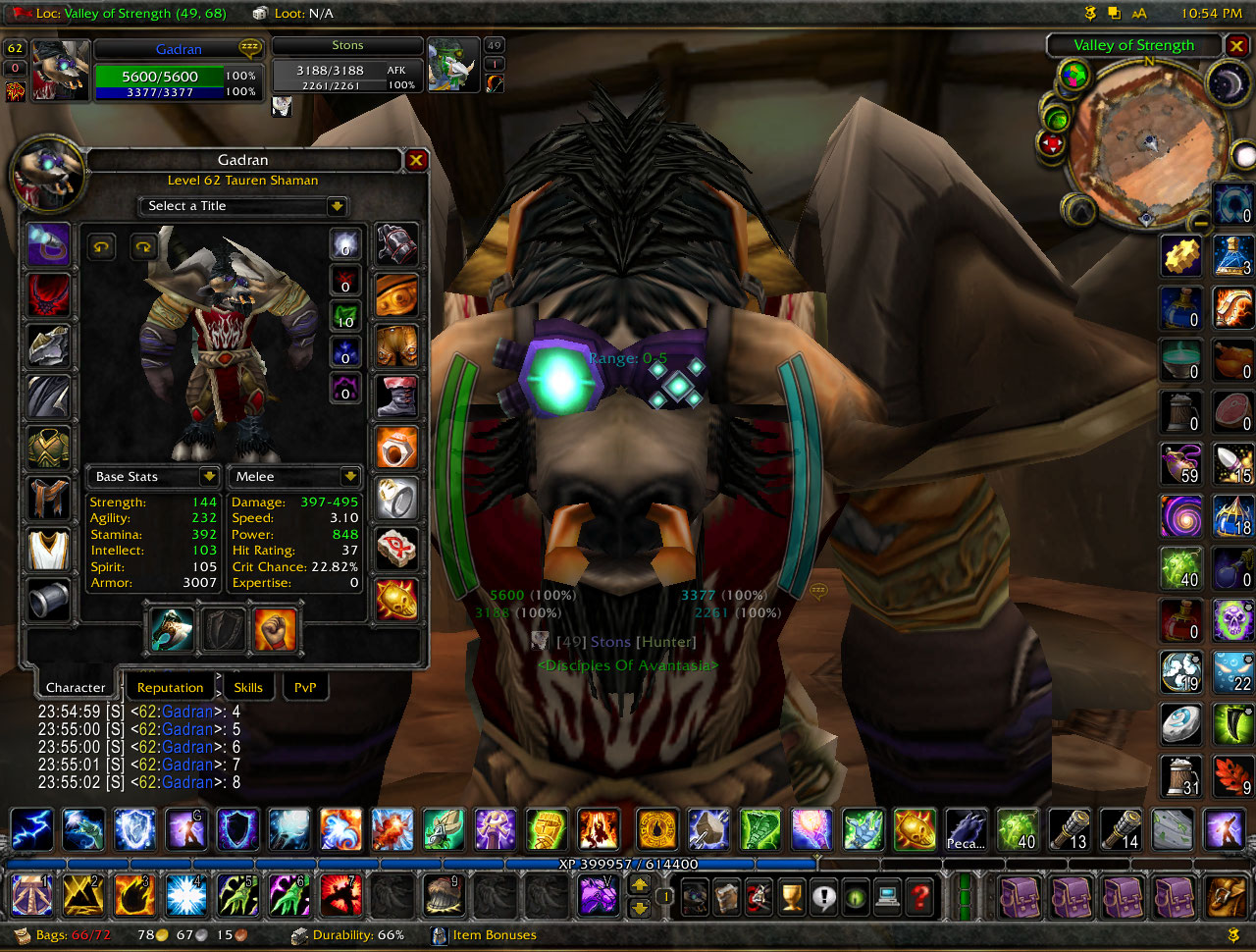The width and height of the screenshot is (1256, 952).
Task: Select the equipped goggles head slot
Action: [x=48, y=243]
